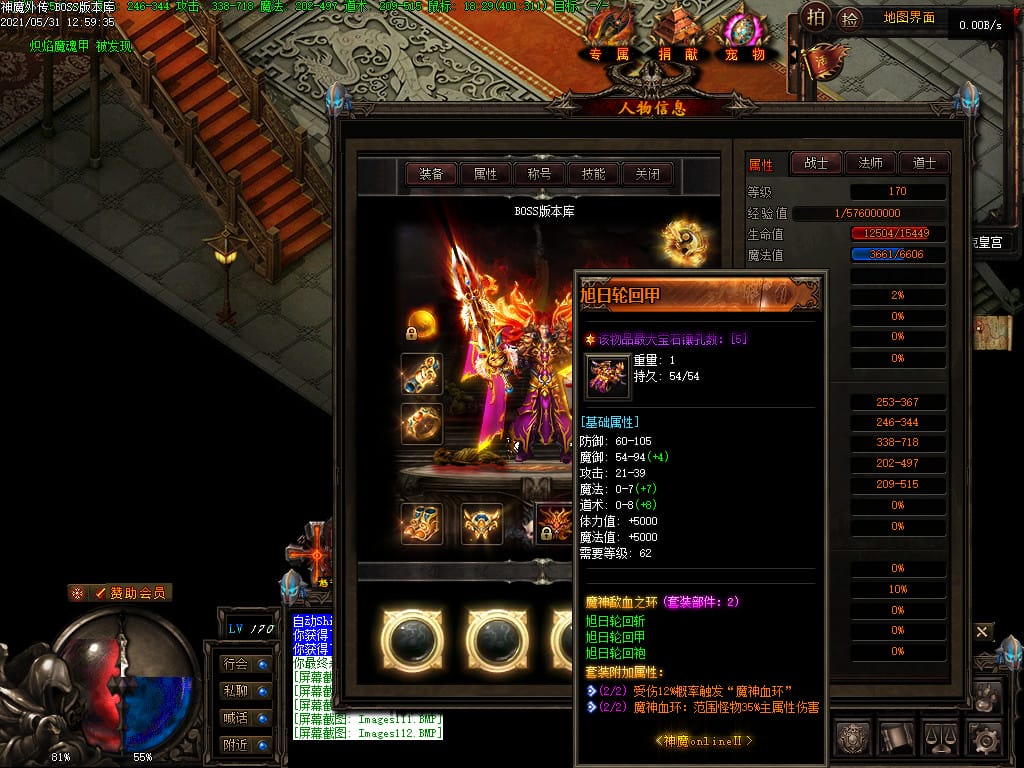
Task: Select the 道士 taoist stats tab
Action: [924, 163]
